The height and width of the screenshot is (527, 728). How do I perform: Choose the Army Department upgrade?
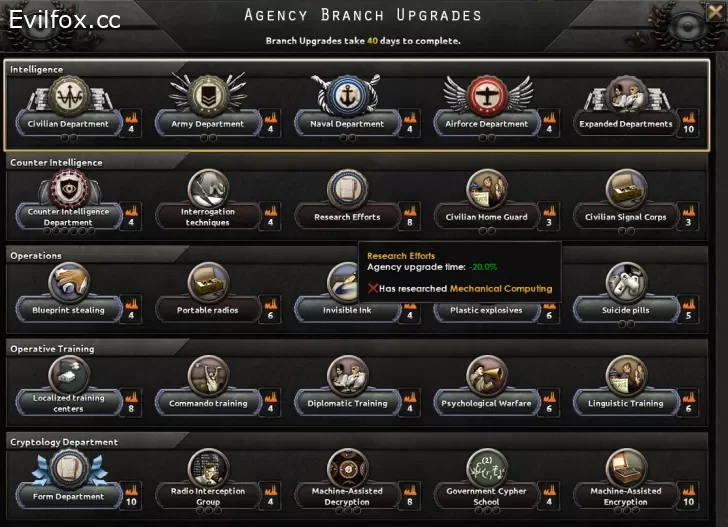207,124
